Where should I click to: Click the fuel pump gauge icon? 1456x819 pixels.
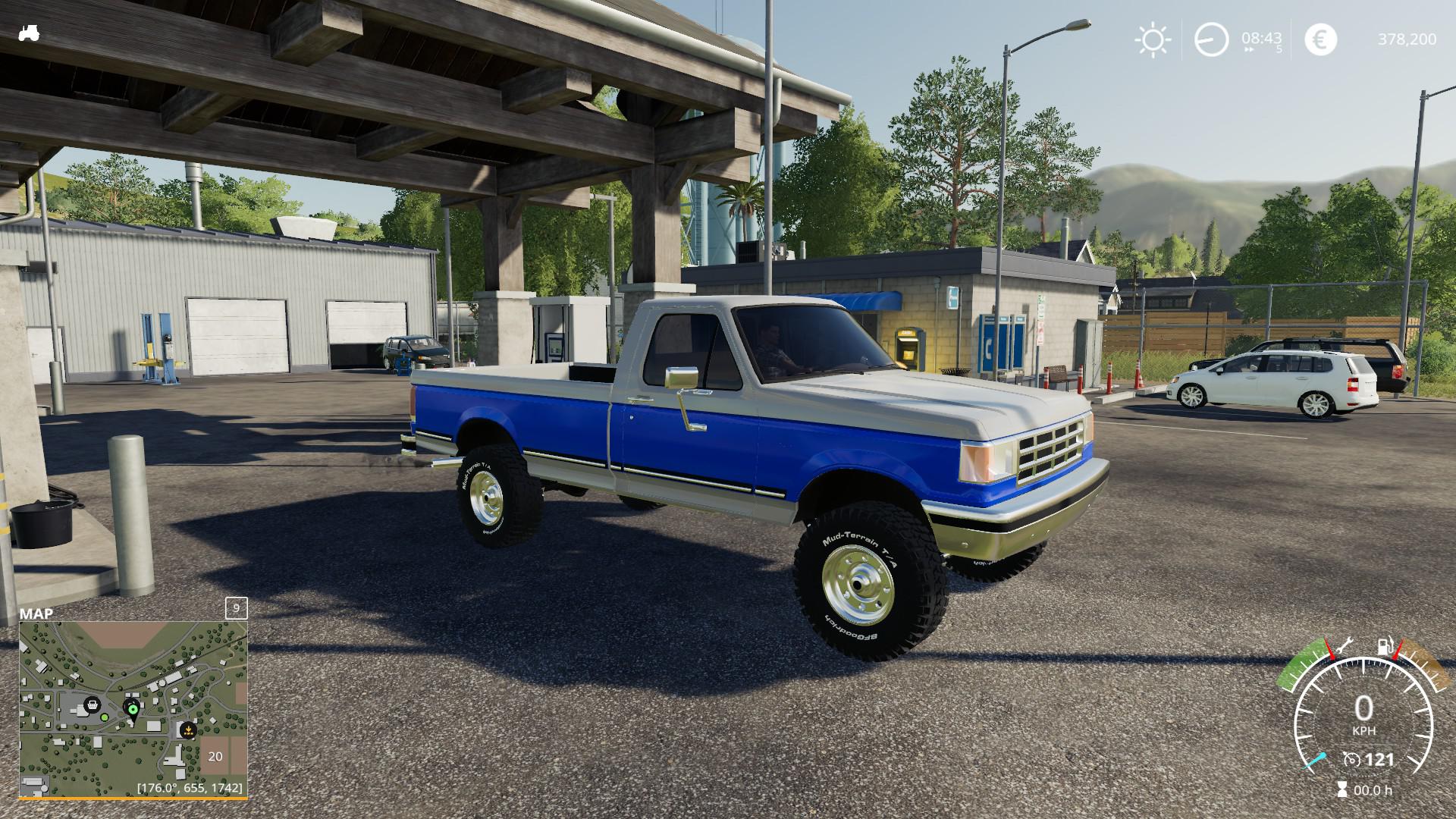click(x=1385, y=646)
